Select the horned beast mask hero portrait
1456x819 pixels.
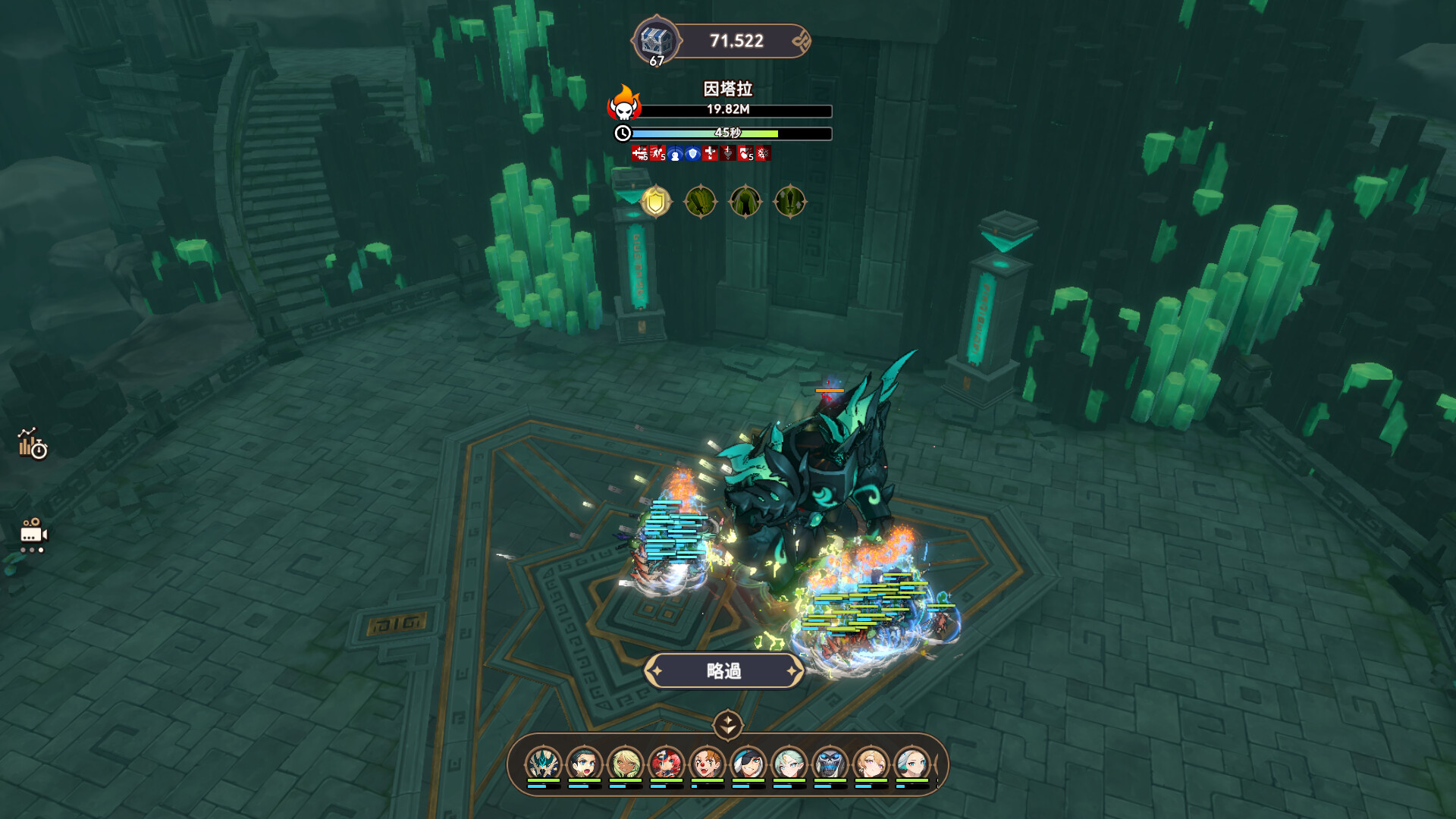click(x=543, y=763)
